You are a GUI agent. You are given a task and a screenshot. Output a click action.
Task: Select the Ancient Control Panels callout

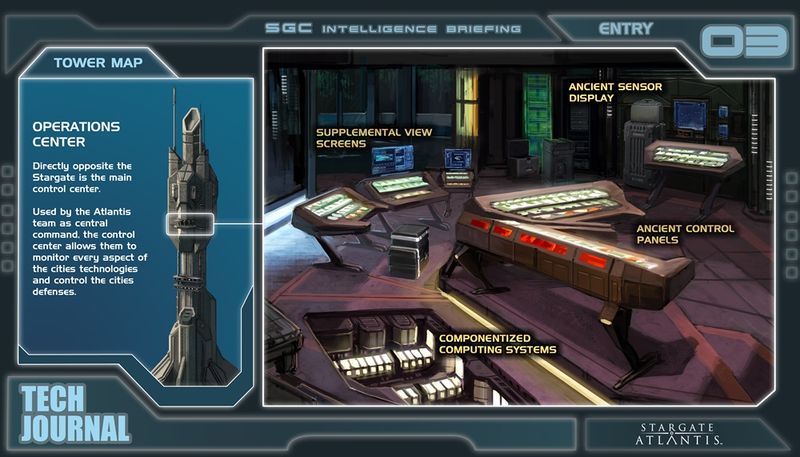[685, 234]
